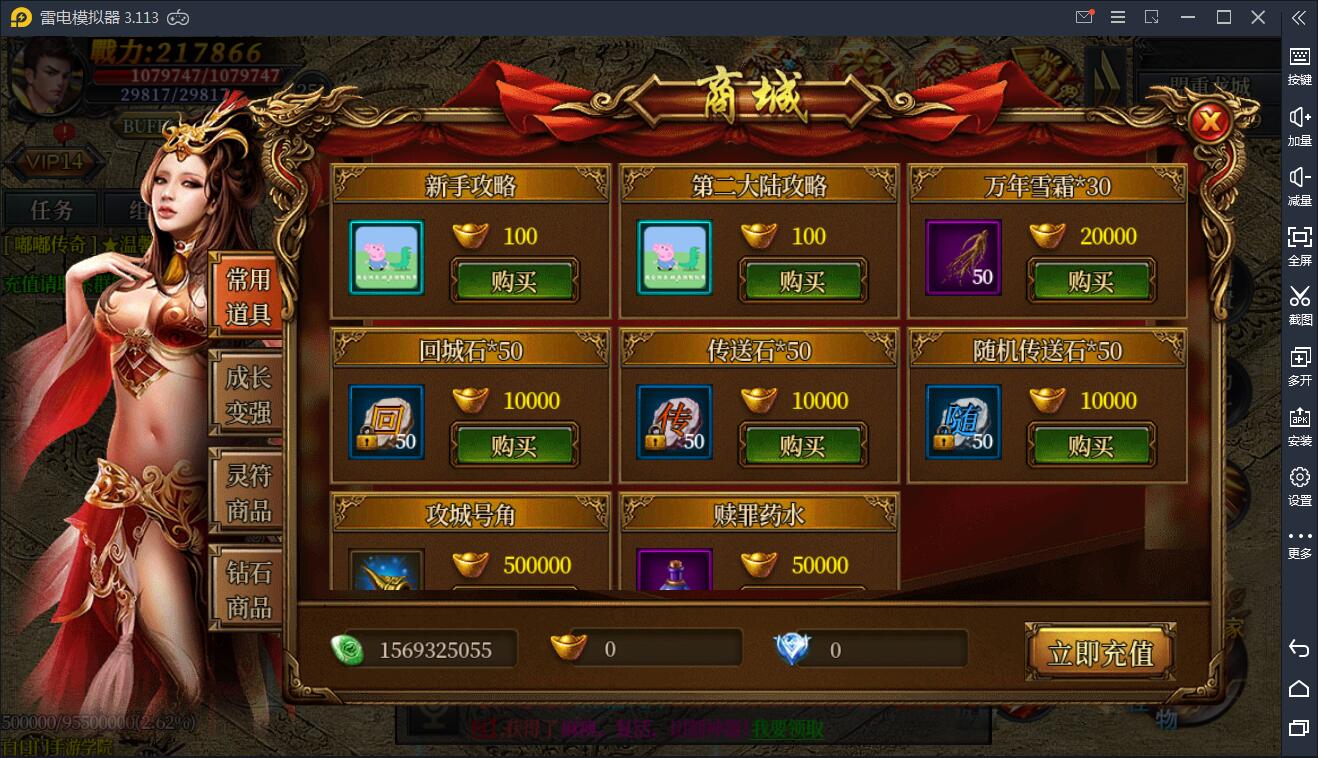Purchase 回城石*50 for 10000
The image size is (1318, 758).
(x=514, y=445)
